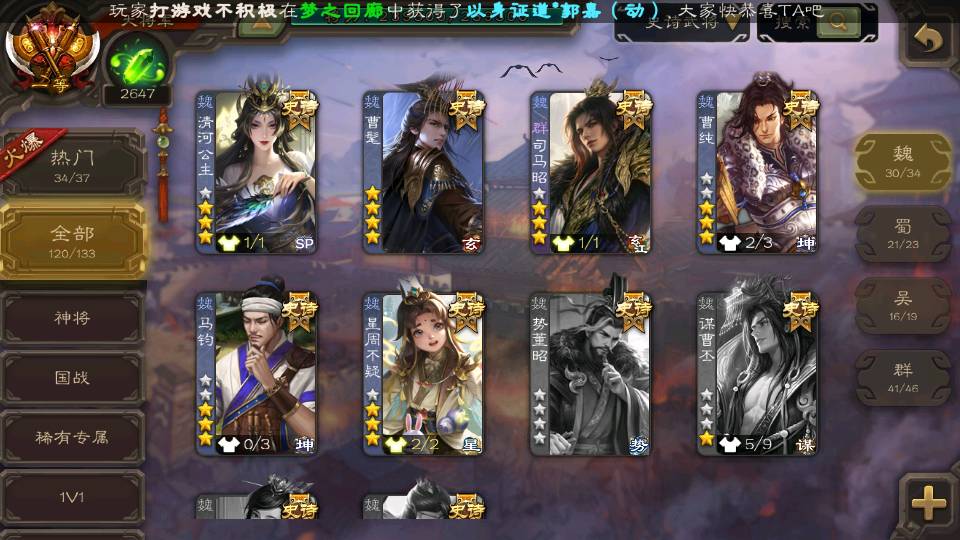
Task: Show the 稀有专属 category
Action: pyautogui.click(x=72, y=437)
